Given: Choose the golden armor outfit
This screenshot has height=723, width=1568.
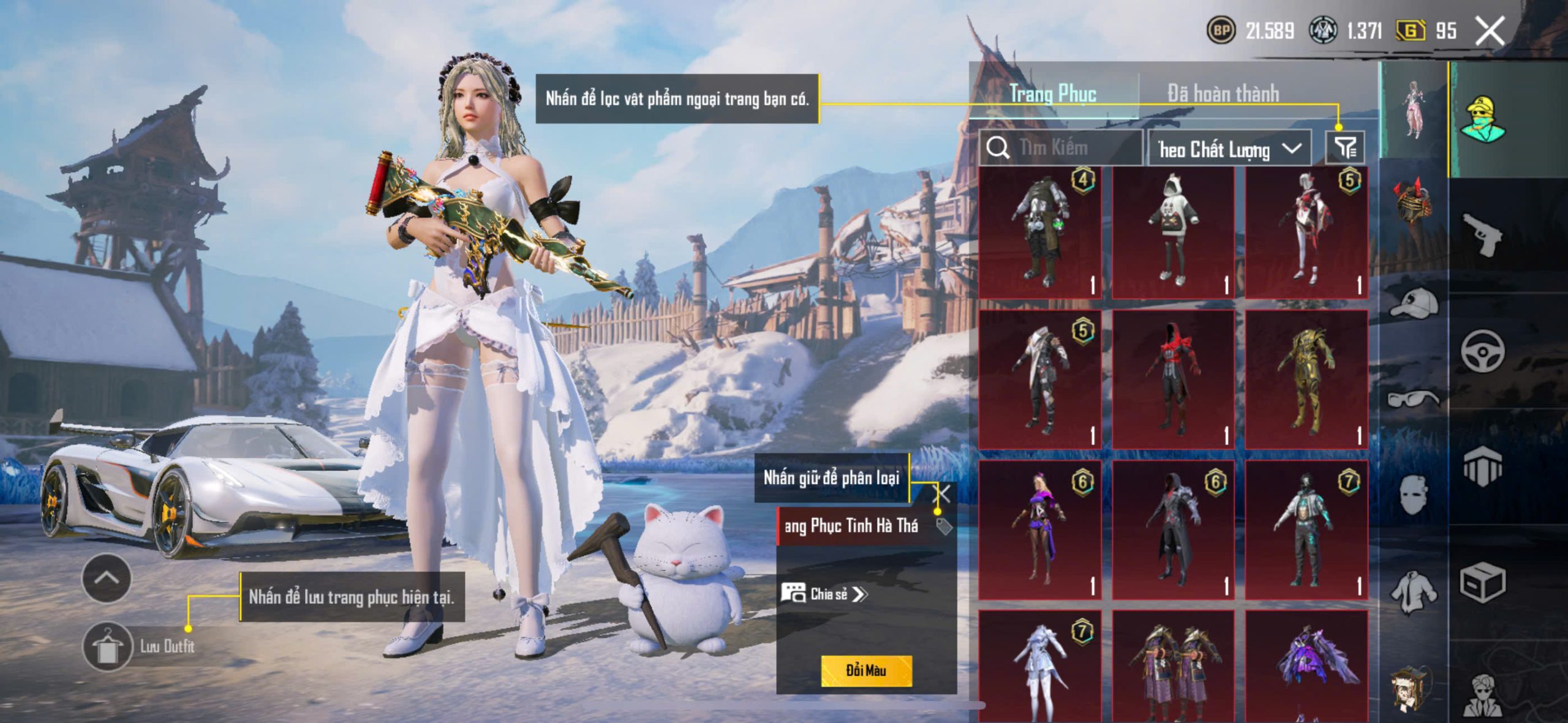Looking at the screenshot, I should point(1306,380).
